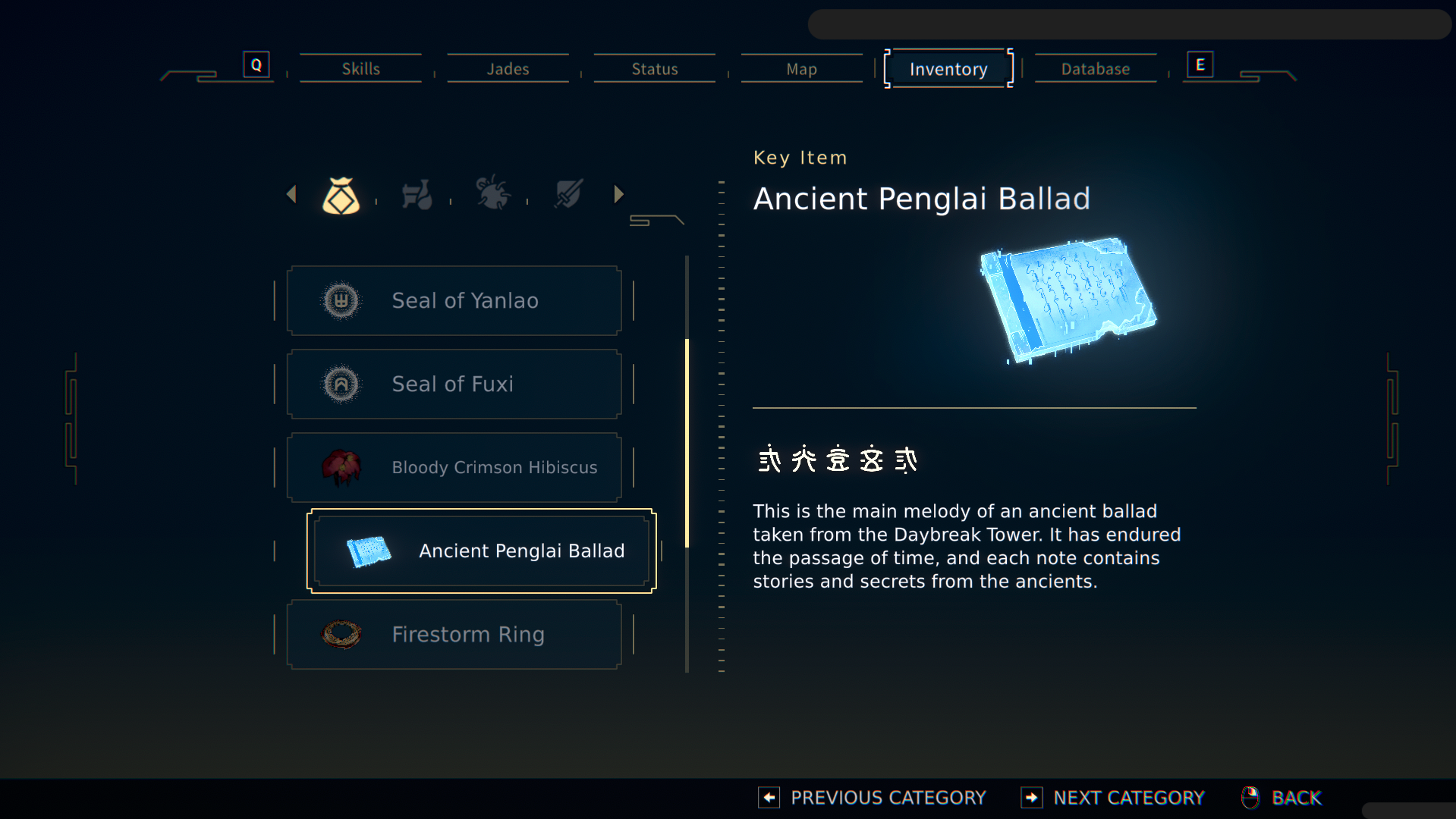Switch to the Skills tab
The width and height of the screenshot is (1456, 819).
pyautogui.click(x=360, y=69)
